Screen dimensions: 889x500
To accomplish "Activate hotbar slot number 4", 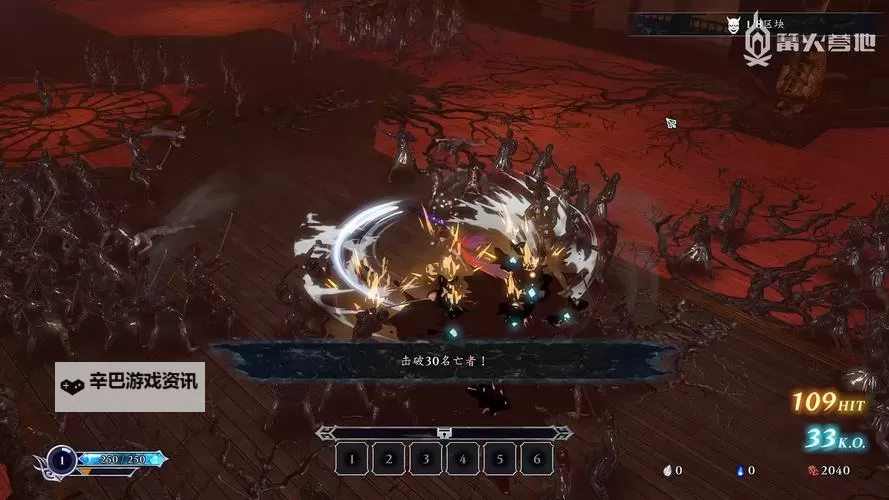I will pos(462,459).
